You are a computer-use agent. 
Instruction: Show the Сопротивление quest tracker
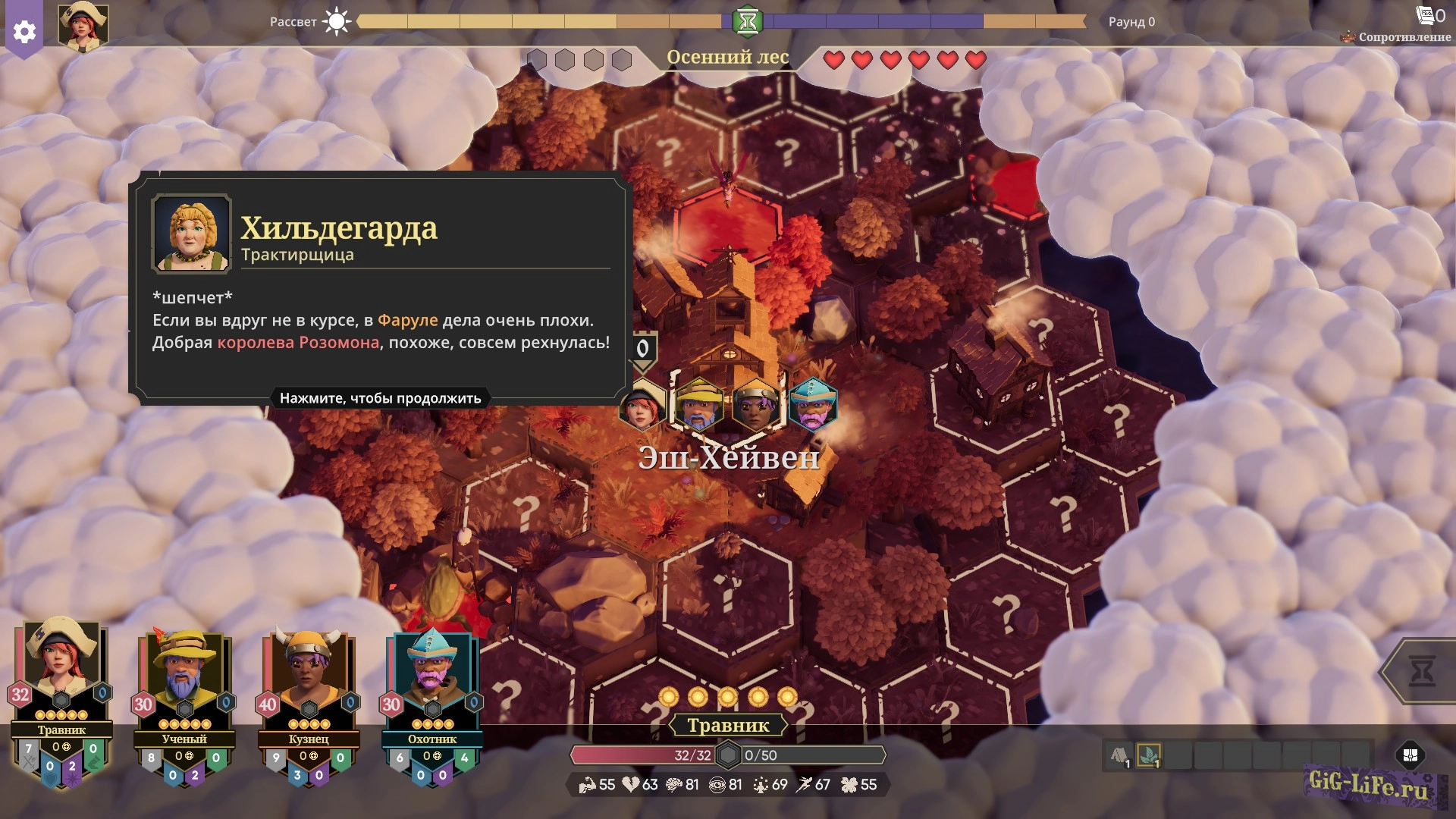[1396, 36]
